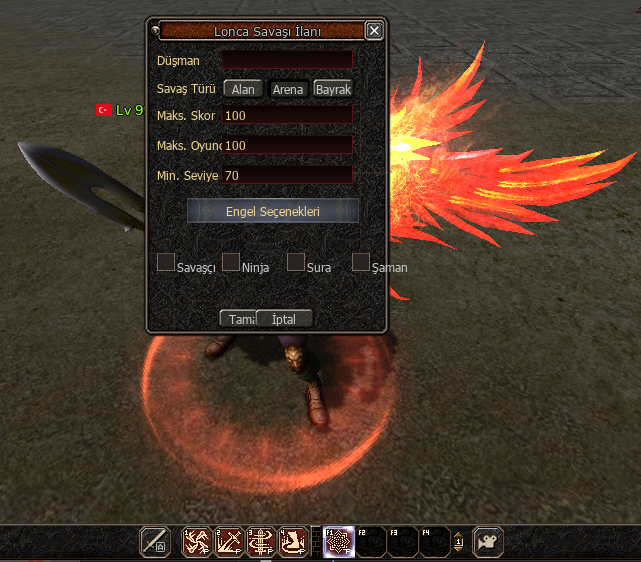Use the spinning whirlwind skill in slot 3
The image size is (641, 562).
coord(262,541)
